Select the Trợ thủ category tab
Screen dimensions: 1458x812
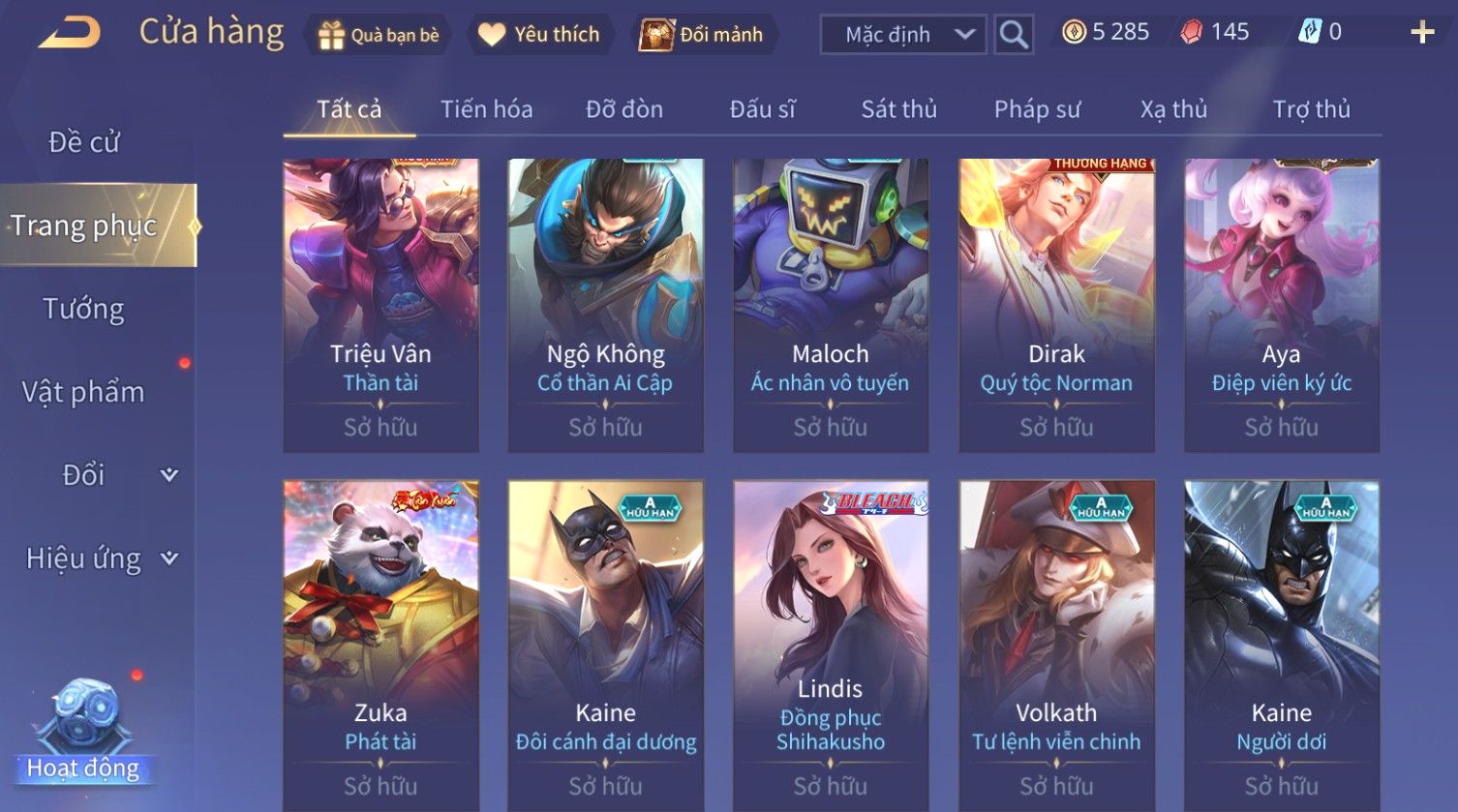point(1311,109)
